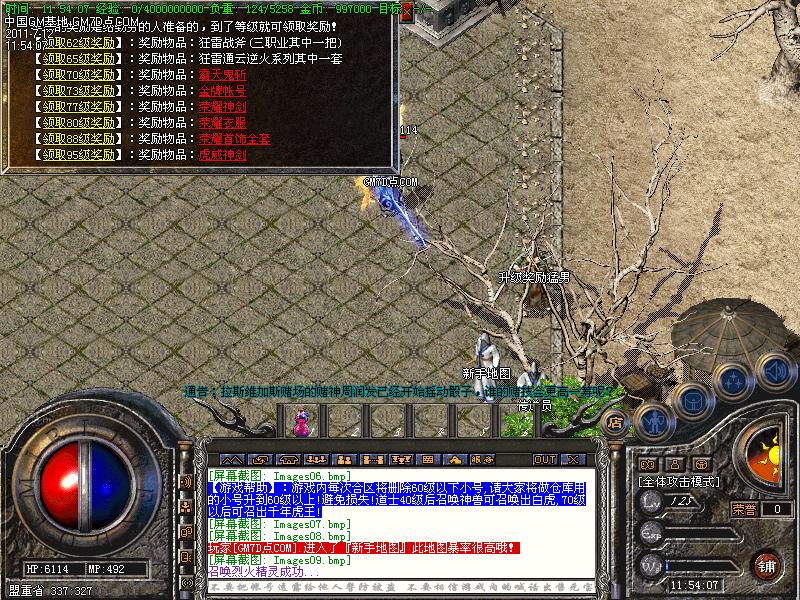
Task: Close the chat toolbar with X
Action: [x=572, y=459]
